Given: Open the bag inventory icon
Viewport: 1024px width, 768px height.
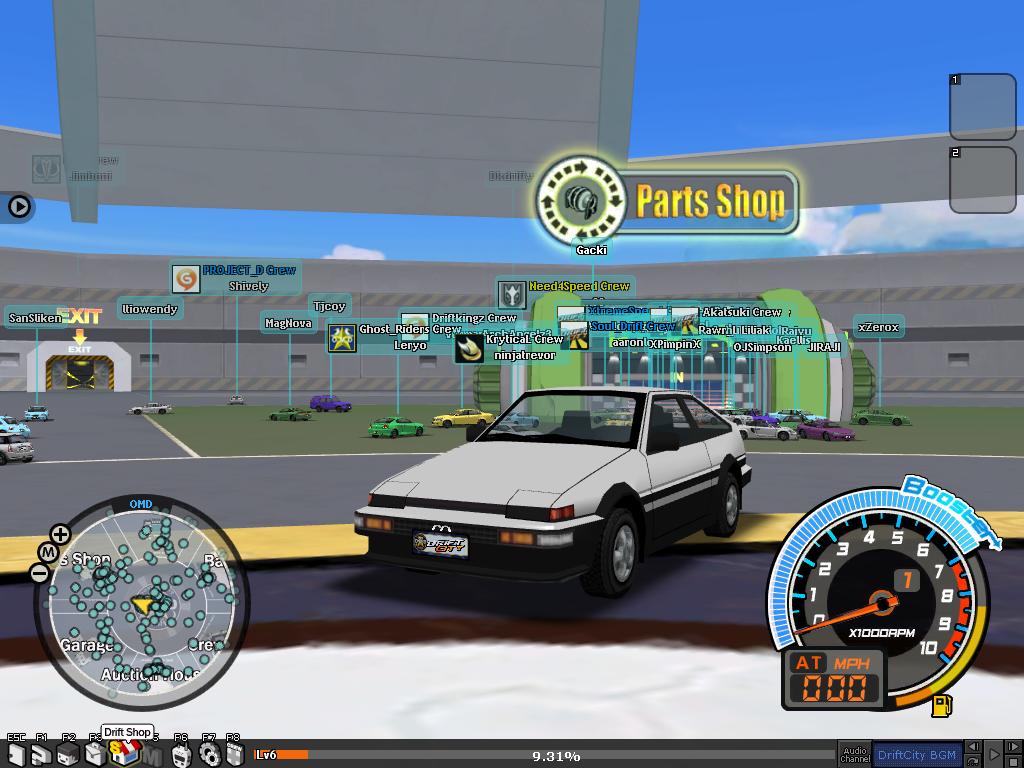Looking at the screenshot, I should 95,755.
